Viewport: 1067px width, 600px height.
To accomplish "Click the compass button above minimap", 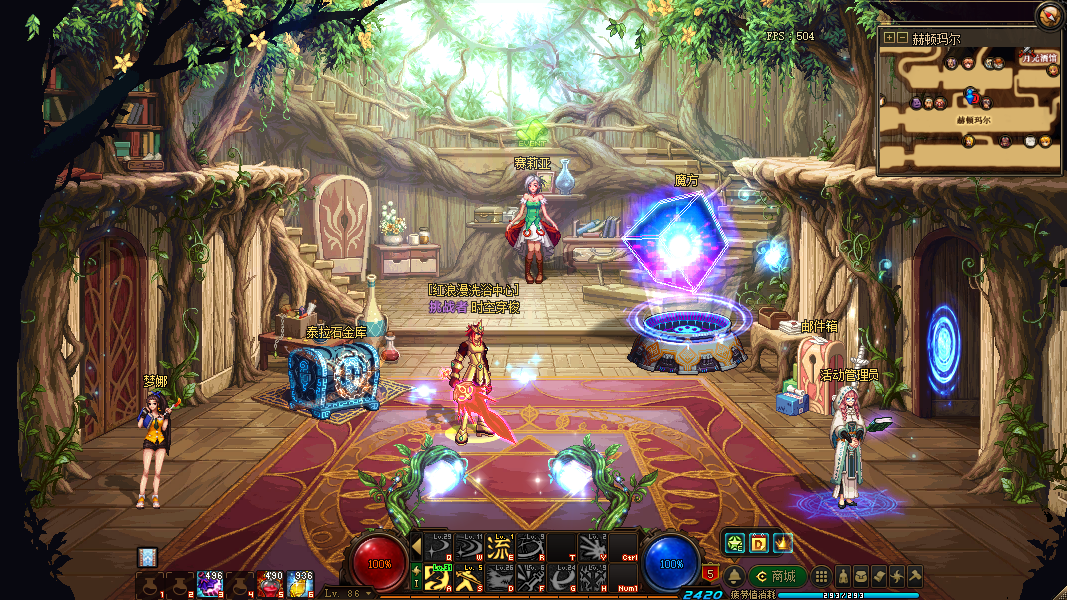I will pyautogui.click(x=1049, y=15).
